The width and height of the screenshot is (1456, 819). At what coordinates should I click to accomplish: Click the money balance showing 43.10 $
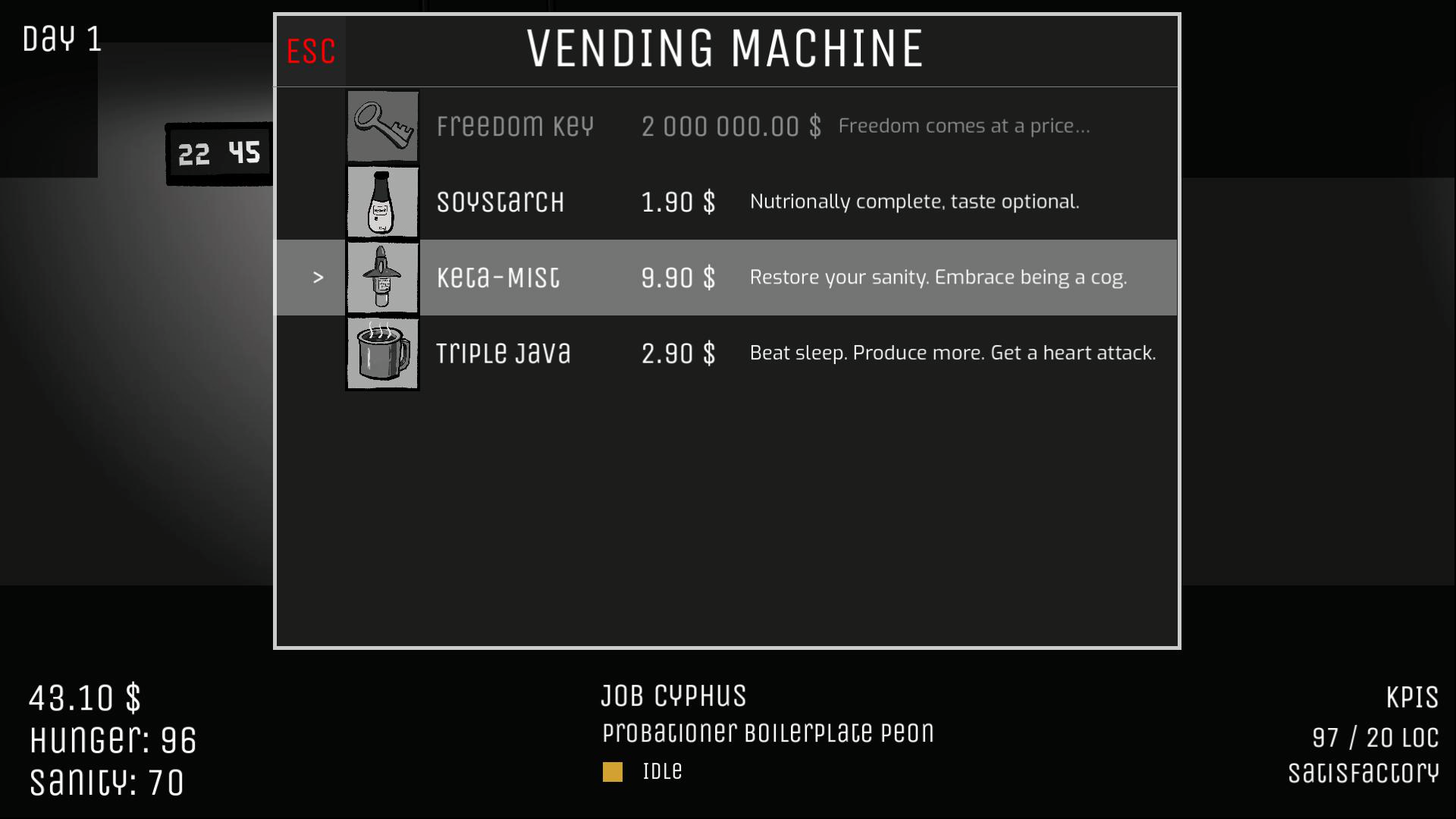(83, 698)
